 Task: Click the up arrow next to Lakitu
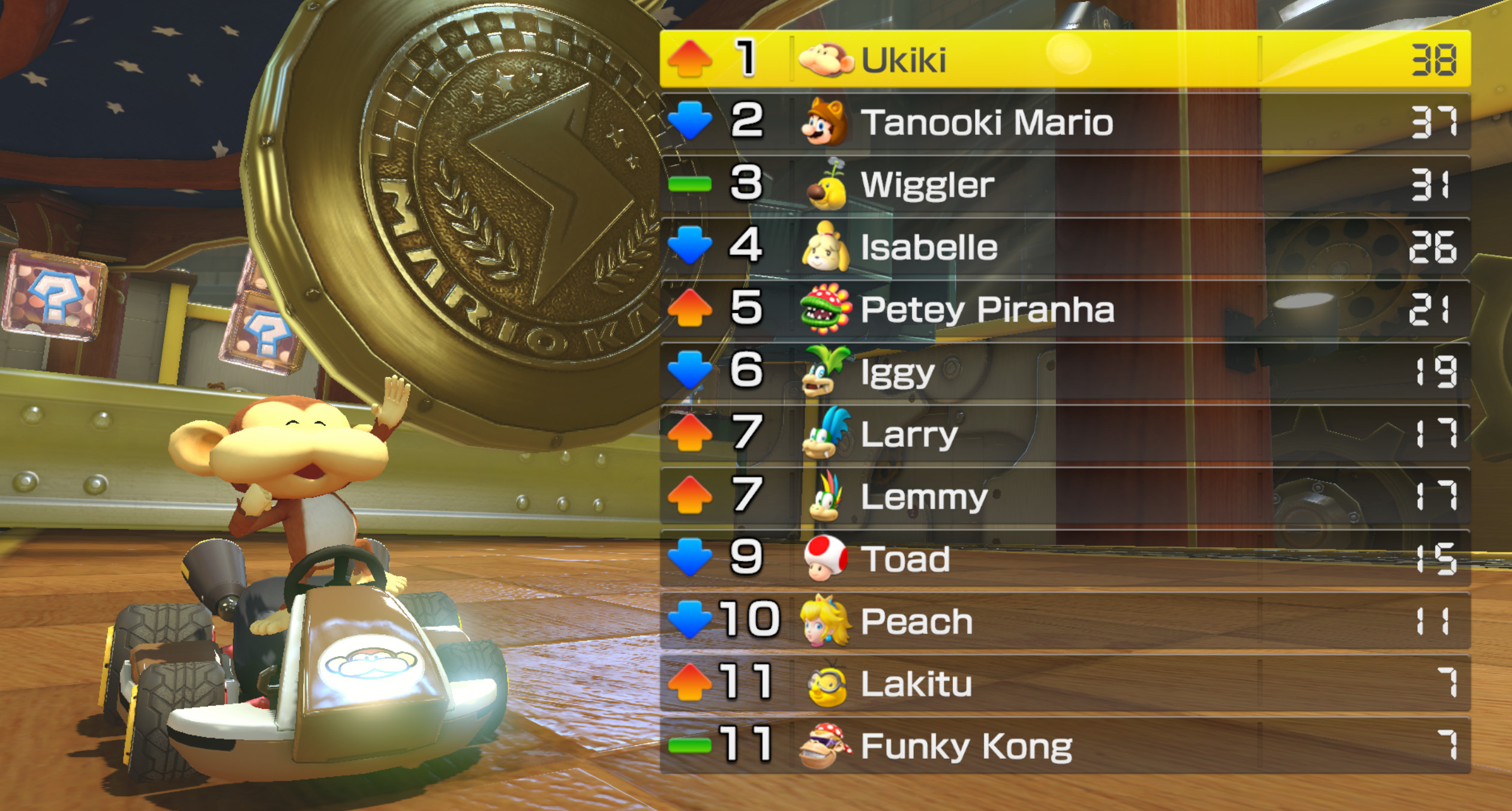click(691, 683)
